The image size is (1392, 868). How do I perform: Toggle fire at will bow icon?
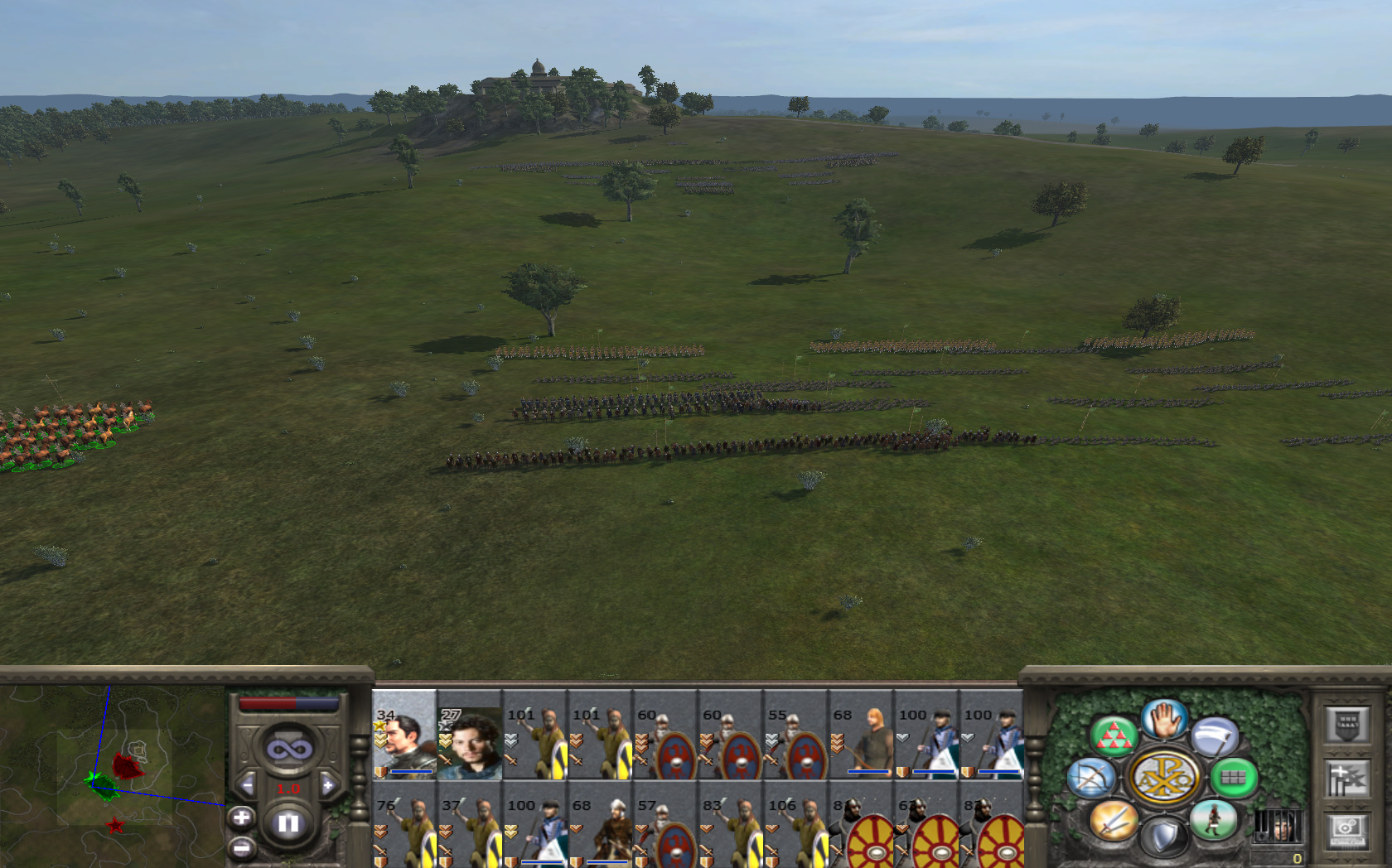click(x=1091, y=778)
